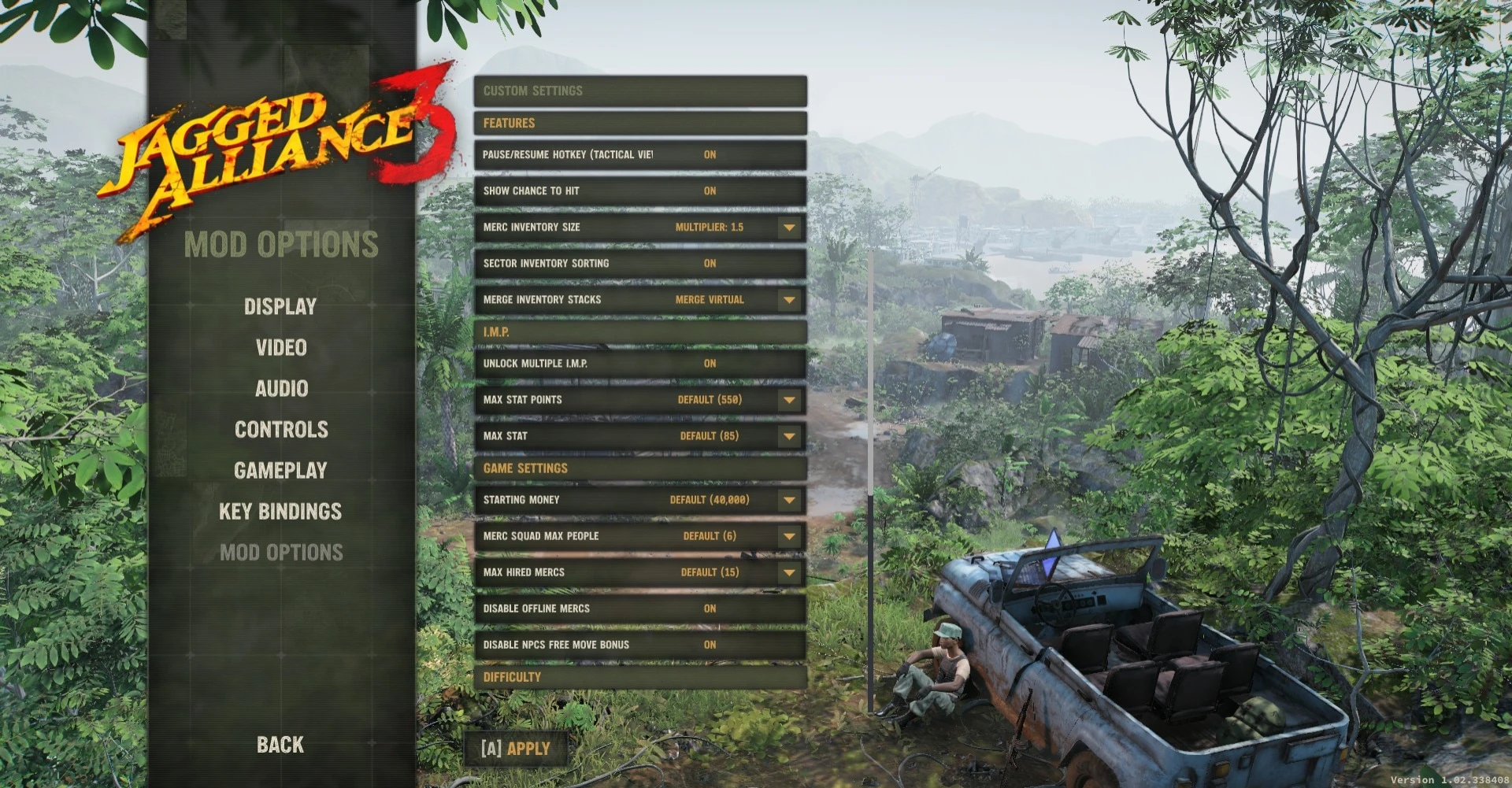Click Back to leave Mod Options
The image size is (1512, 788).
(280, 743)
